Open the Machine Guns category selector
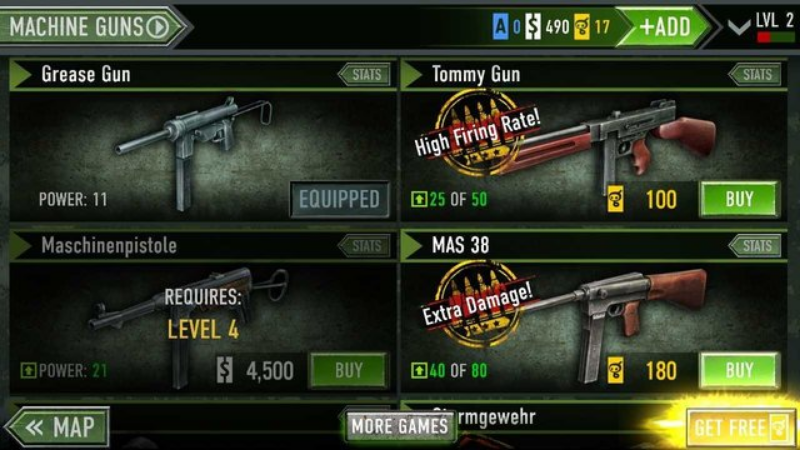 pyautogui.click(x=92, y=26)
